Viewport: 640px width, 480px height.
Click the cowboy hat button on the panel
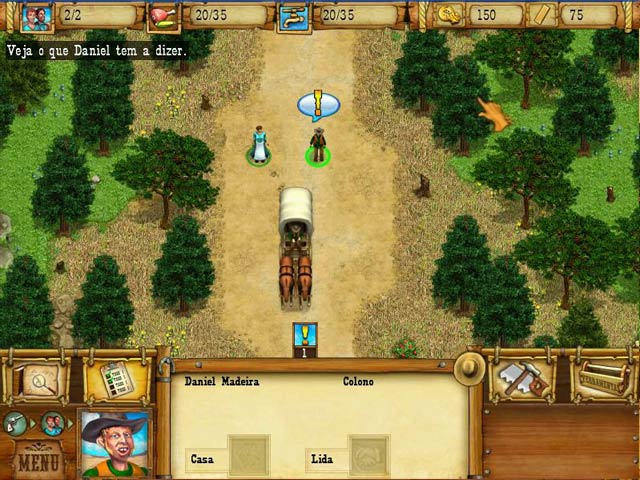468,368
